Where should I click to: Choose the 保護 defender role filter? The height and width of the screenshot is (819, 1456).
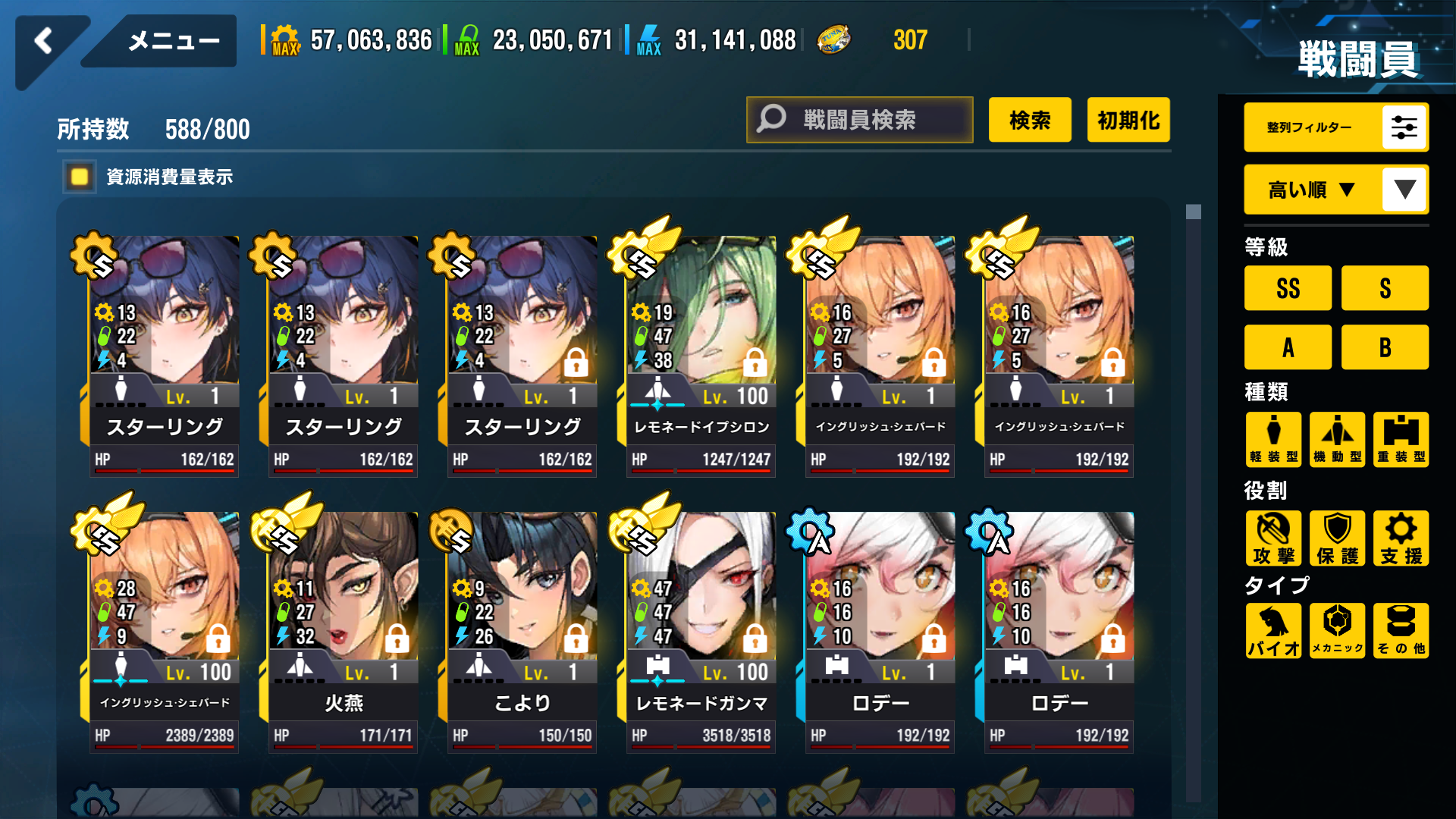1337,538
